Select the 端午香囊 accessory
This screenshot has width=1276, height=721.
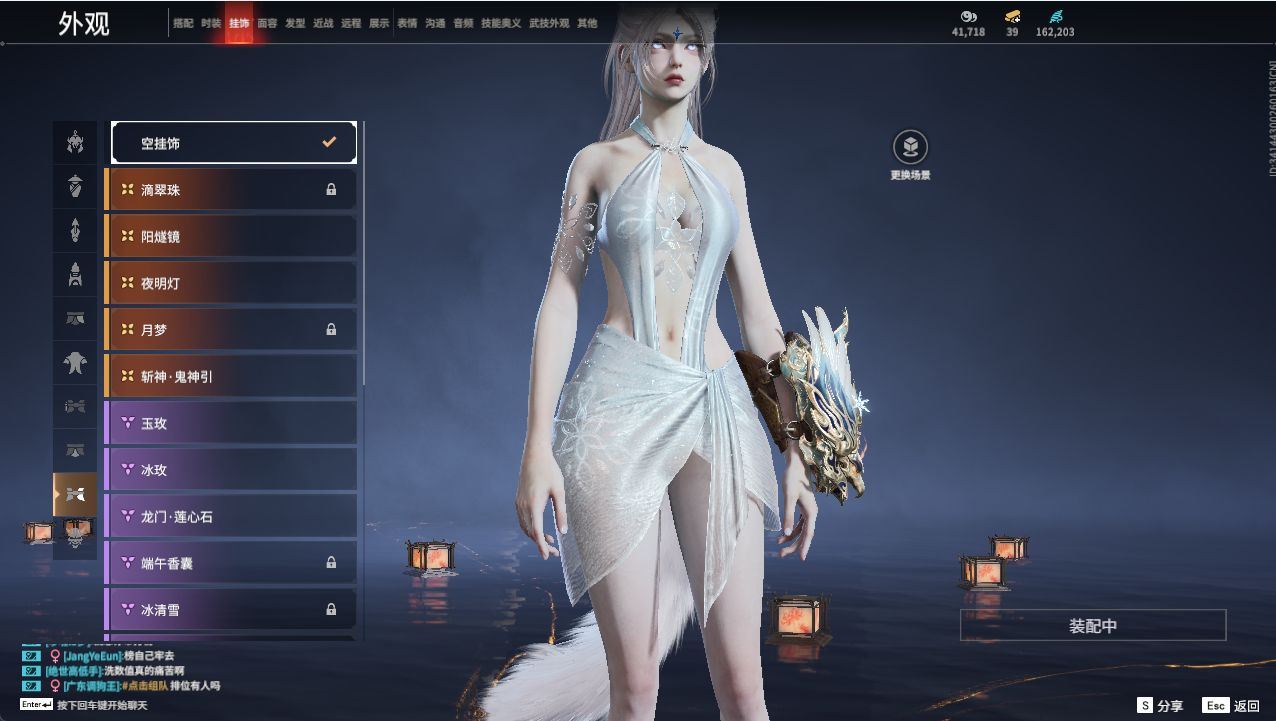click(231, 563)
